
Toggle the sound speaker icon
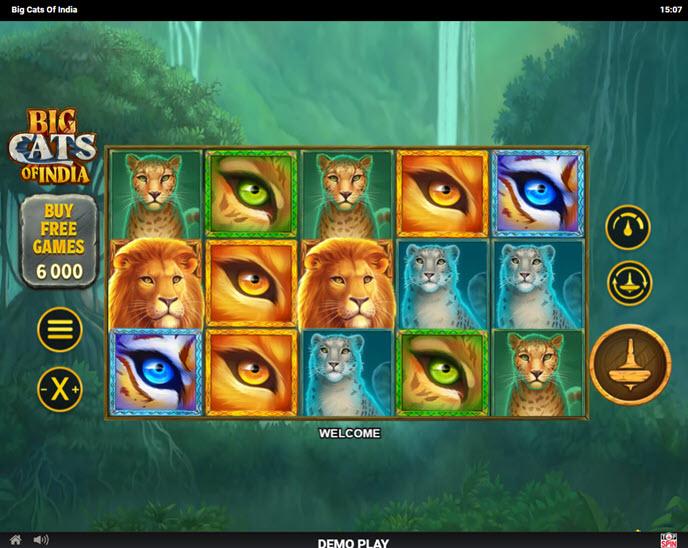(41, 540)
